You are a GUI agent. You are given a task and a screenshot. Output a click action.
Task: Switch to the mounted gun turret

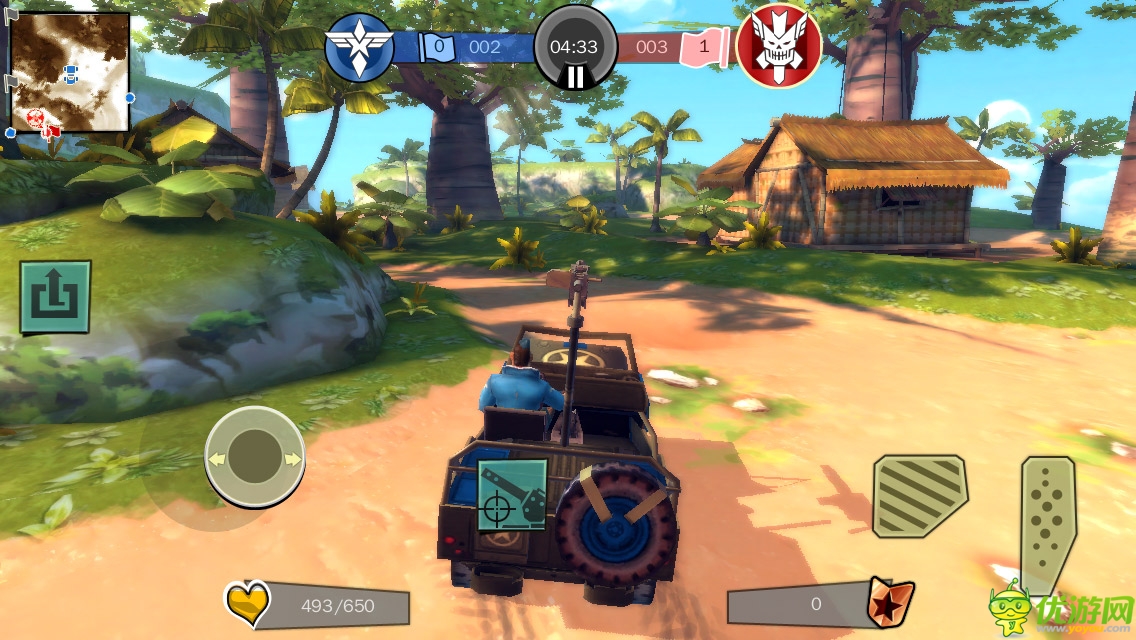click(512, 495)
